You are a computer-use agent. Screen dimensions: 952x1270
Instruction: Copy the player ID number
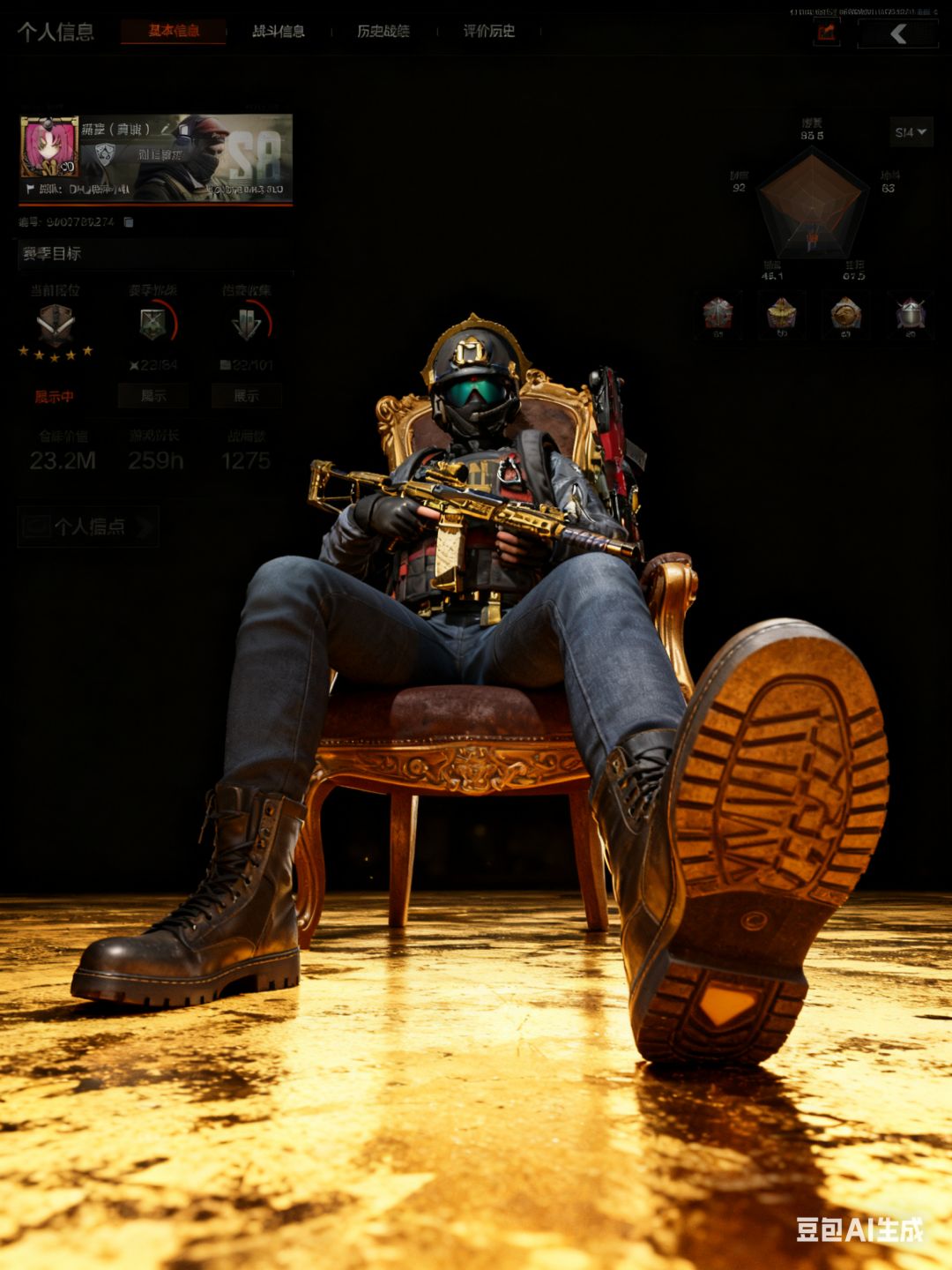pyautogui.click(x=129, y=222)
